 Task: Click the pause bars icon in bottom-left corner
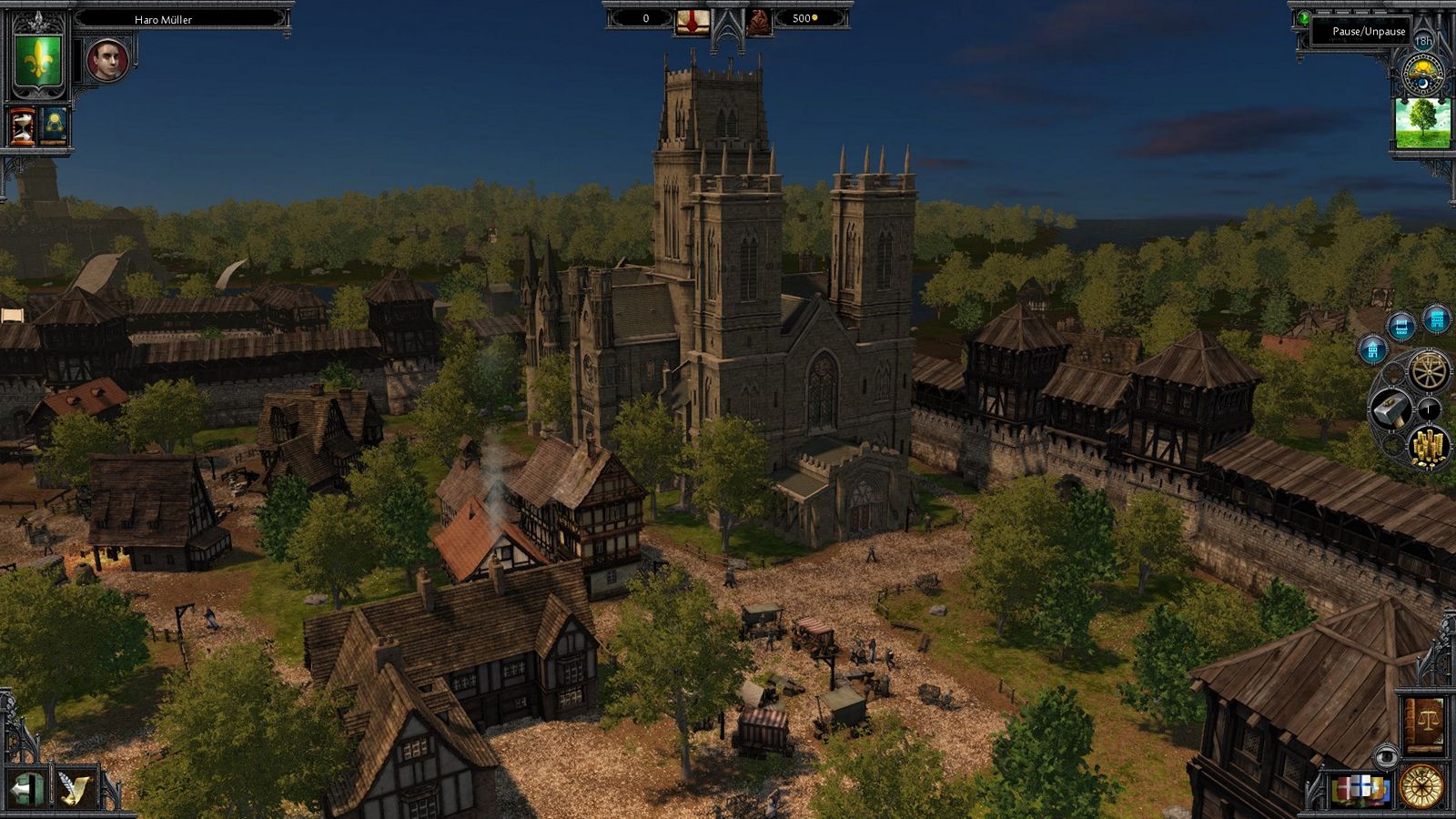click(27, 787)
